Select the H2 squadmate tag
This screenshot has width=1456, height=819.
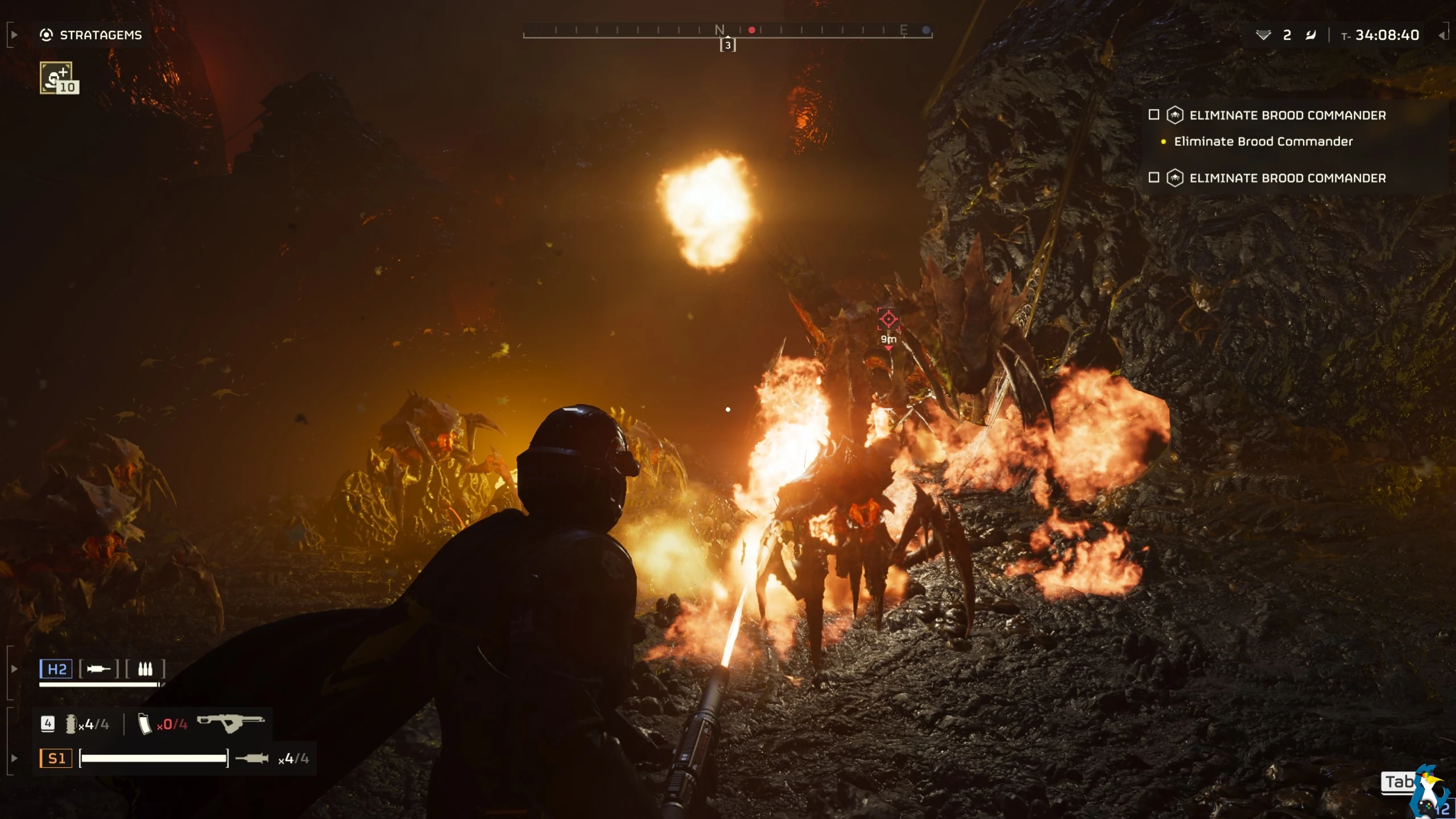[x=56, y=669]
